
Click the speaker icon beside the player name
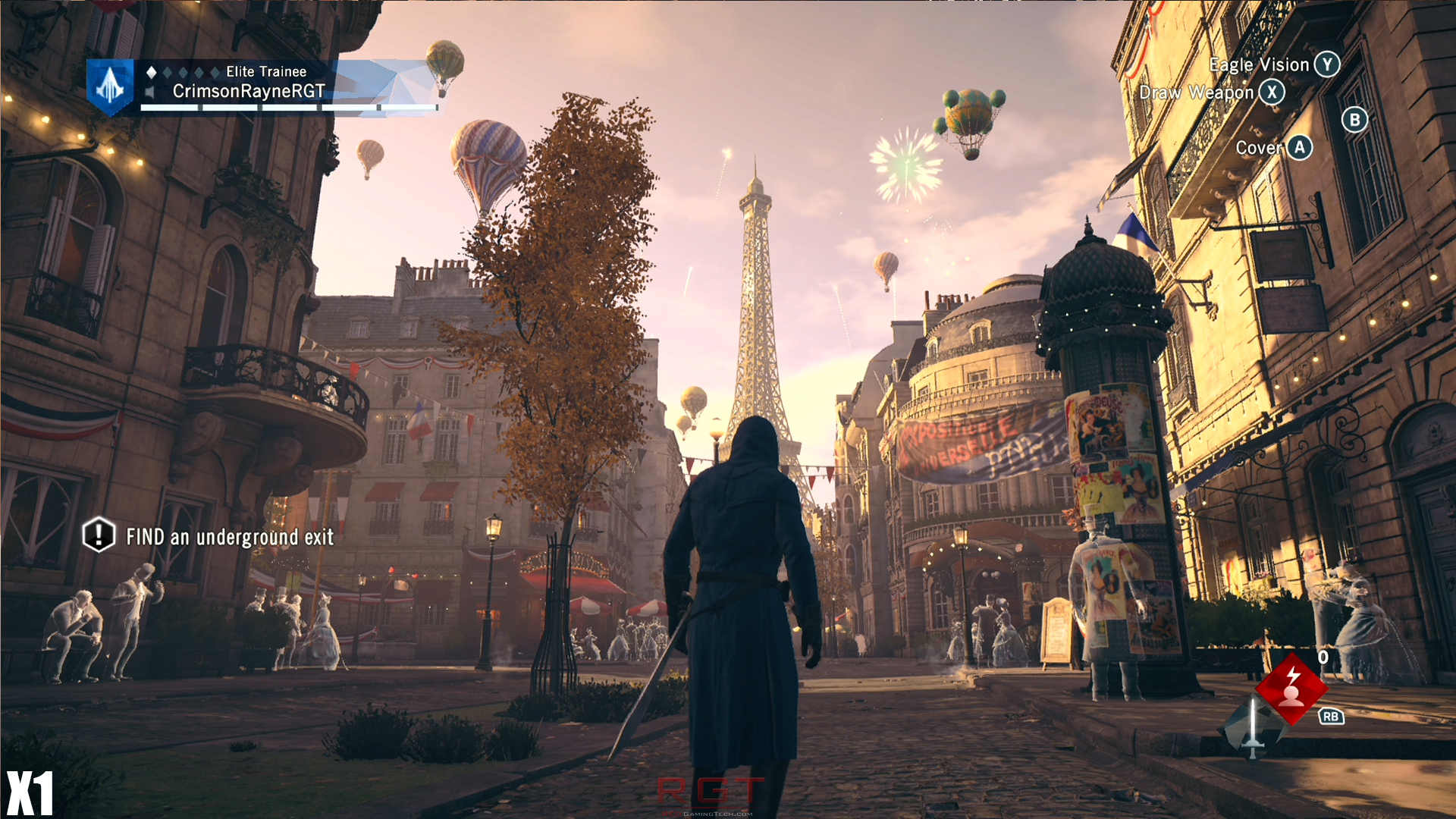(150, 93)
